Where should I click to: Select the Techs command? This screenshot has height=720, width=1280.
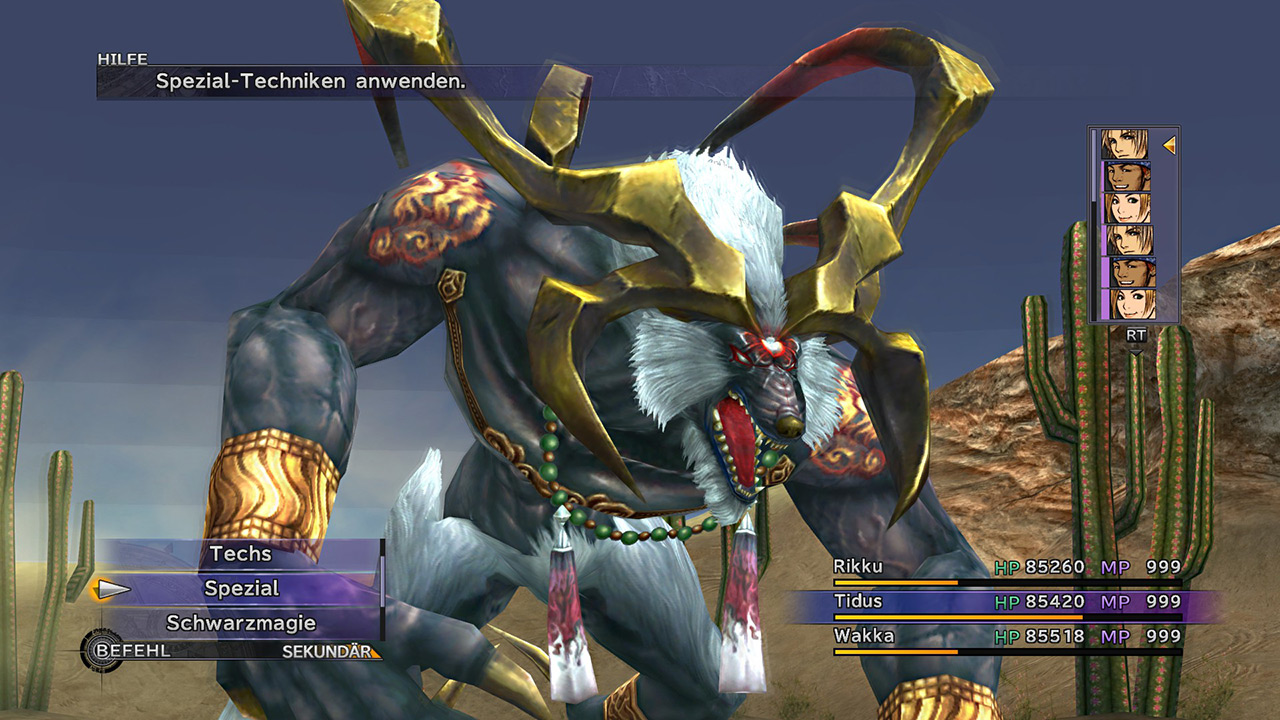click(x=240, y=554)
